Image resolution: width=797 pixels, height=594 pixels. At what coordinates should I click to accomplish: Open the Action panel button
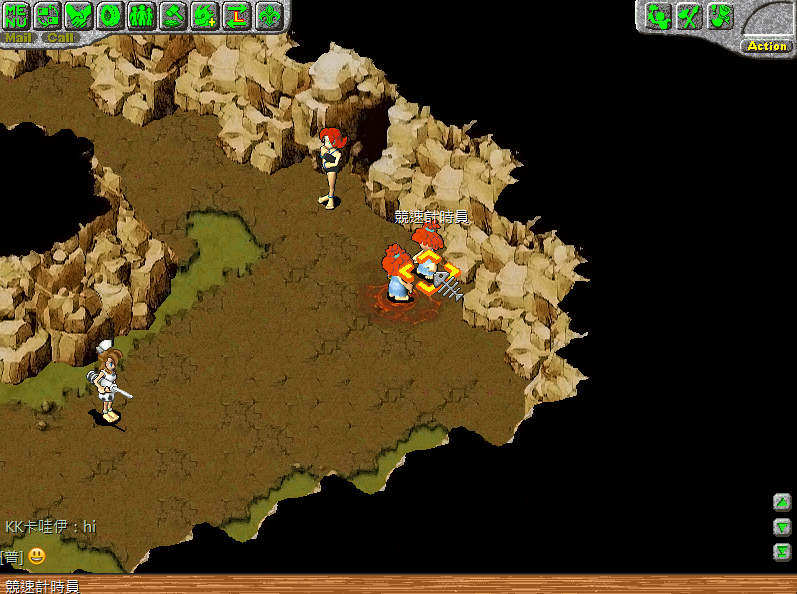(x=767, y=46)
